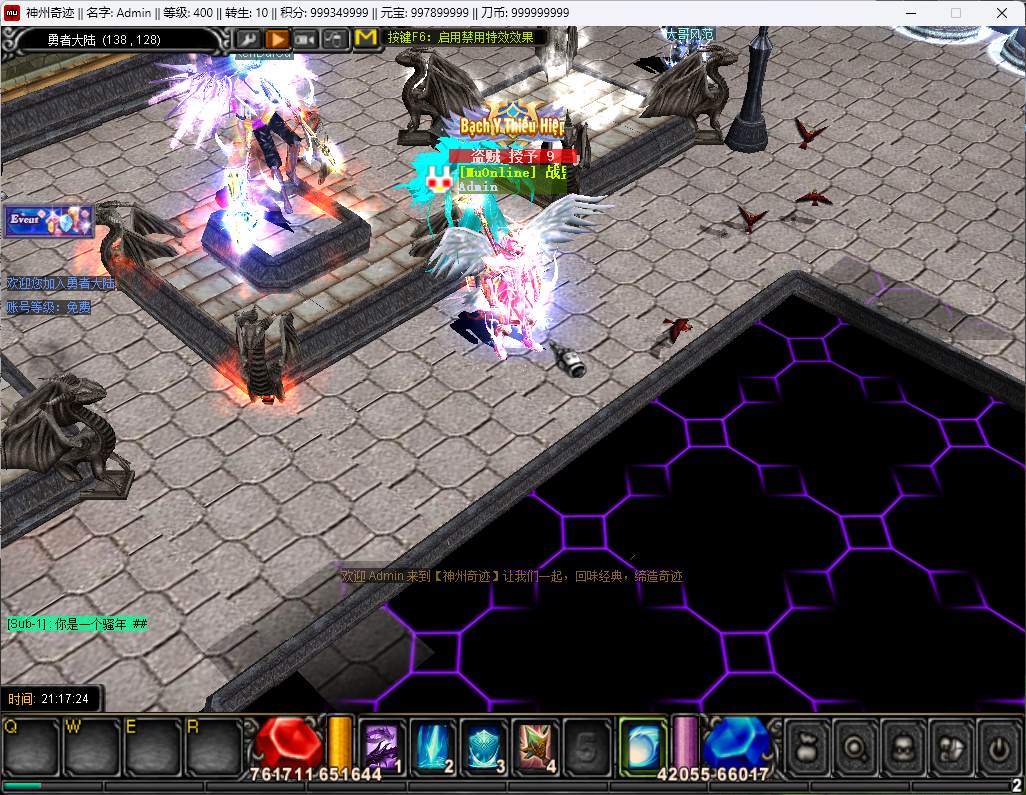
Task: Click the magnifying glass button
Action: point(856,746)
